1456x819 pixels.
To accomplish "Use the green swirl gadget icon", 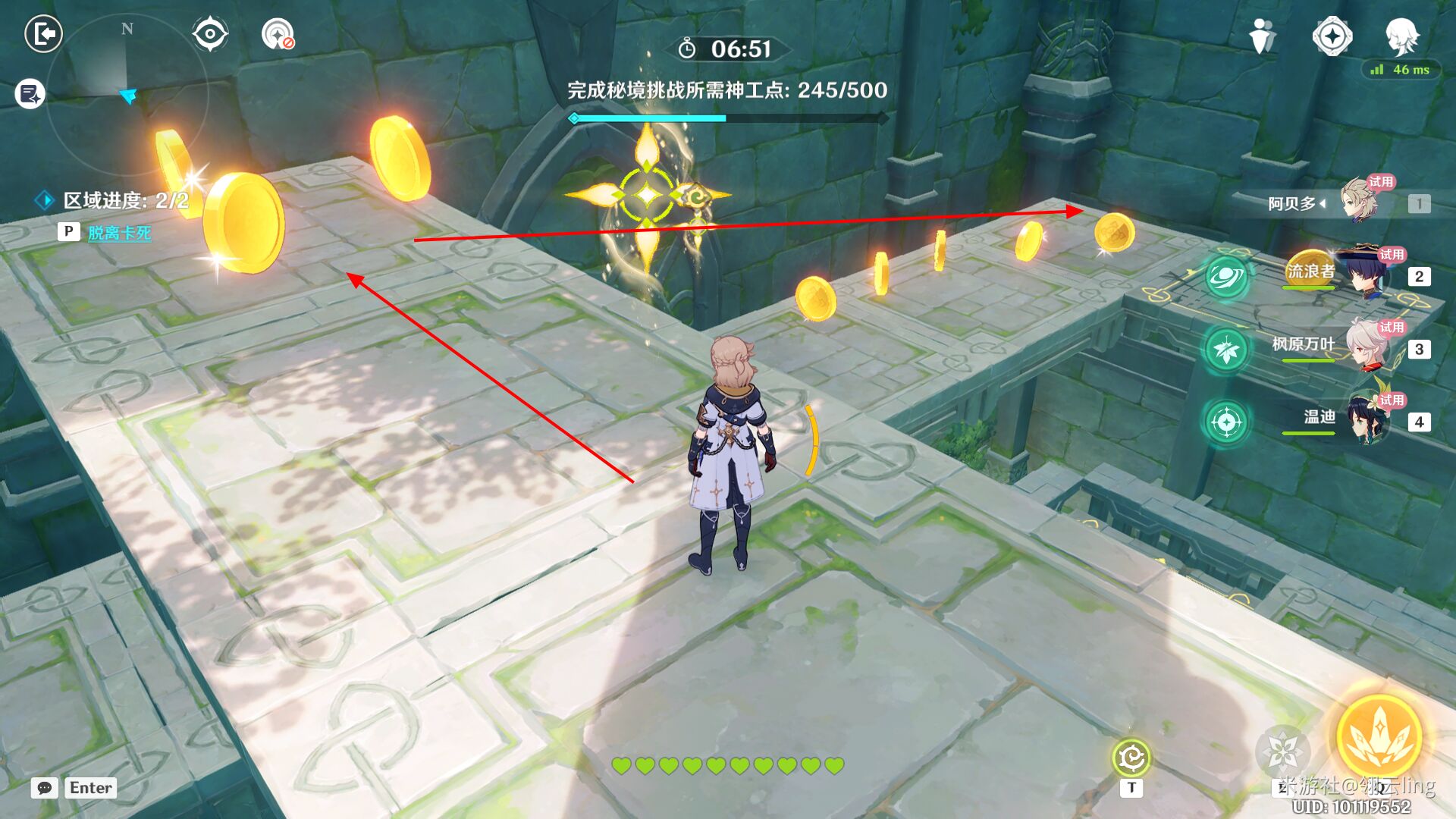I will click(1131, 758).
